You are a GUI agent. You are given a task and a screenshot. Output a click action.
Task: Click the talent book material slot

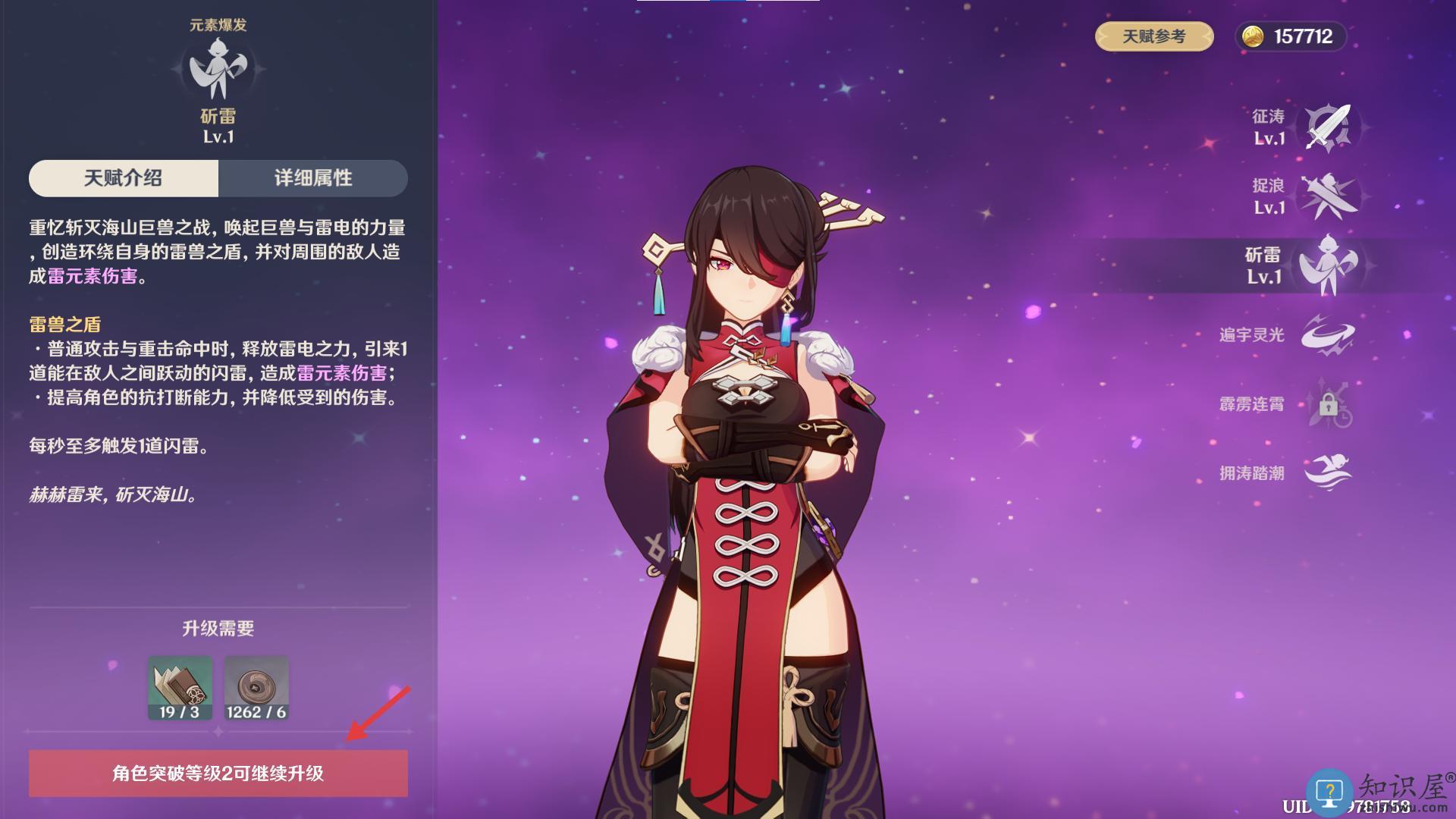[x=180, y=688]
